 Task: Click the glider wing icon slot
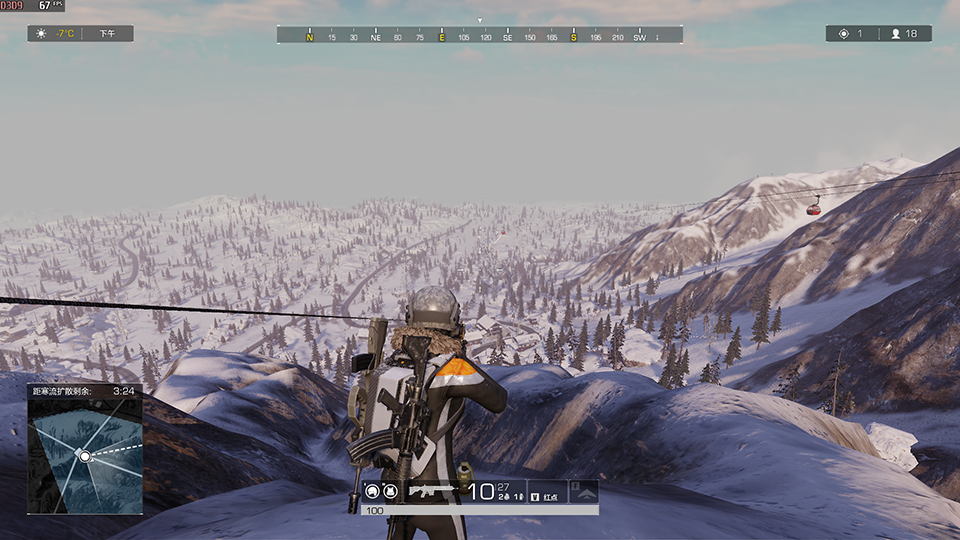click(583, 491)
